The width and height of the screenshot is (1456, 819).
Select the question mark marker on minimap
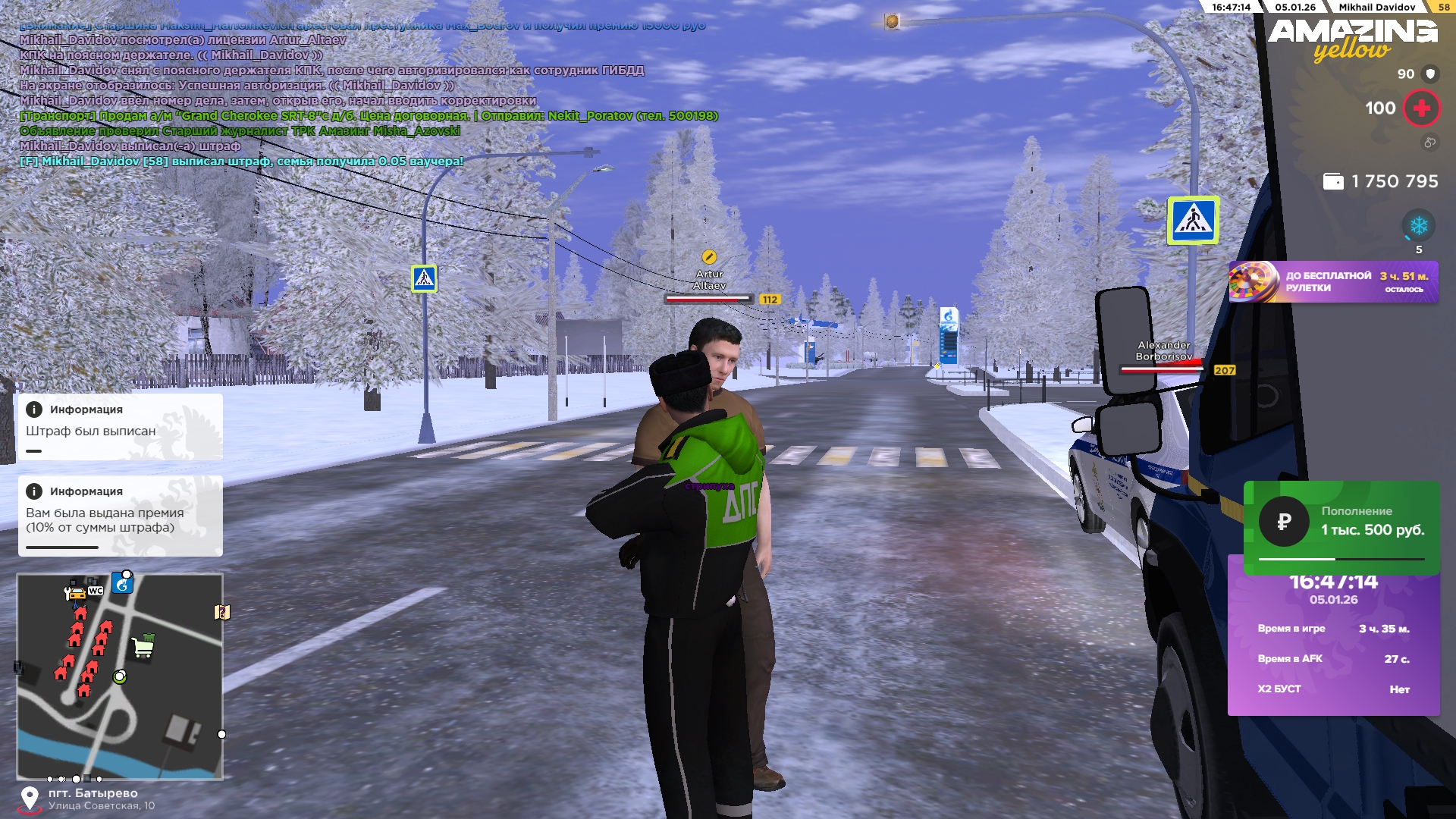[x=221, y=612]
